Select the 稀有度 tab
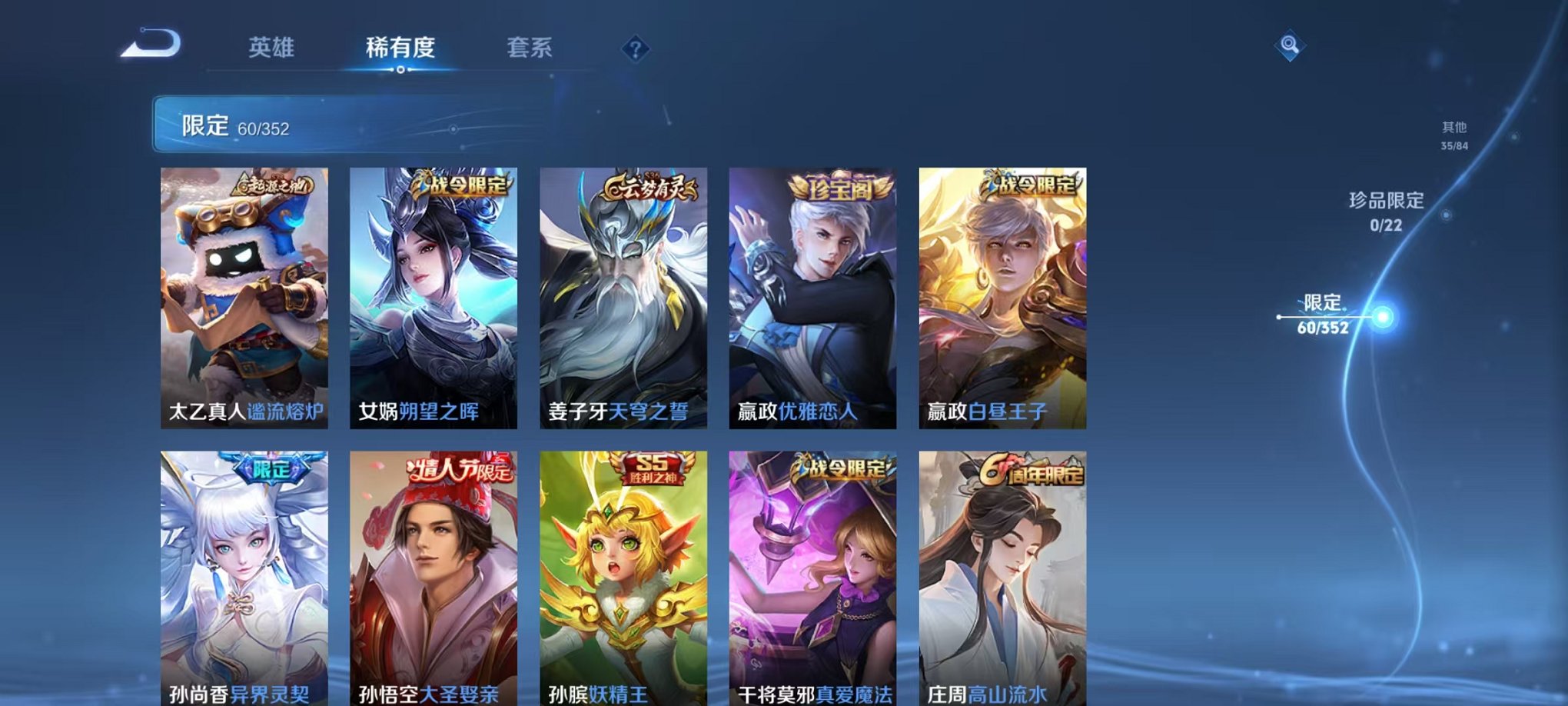This screenshot has height=706, width=1568. 400,48
